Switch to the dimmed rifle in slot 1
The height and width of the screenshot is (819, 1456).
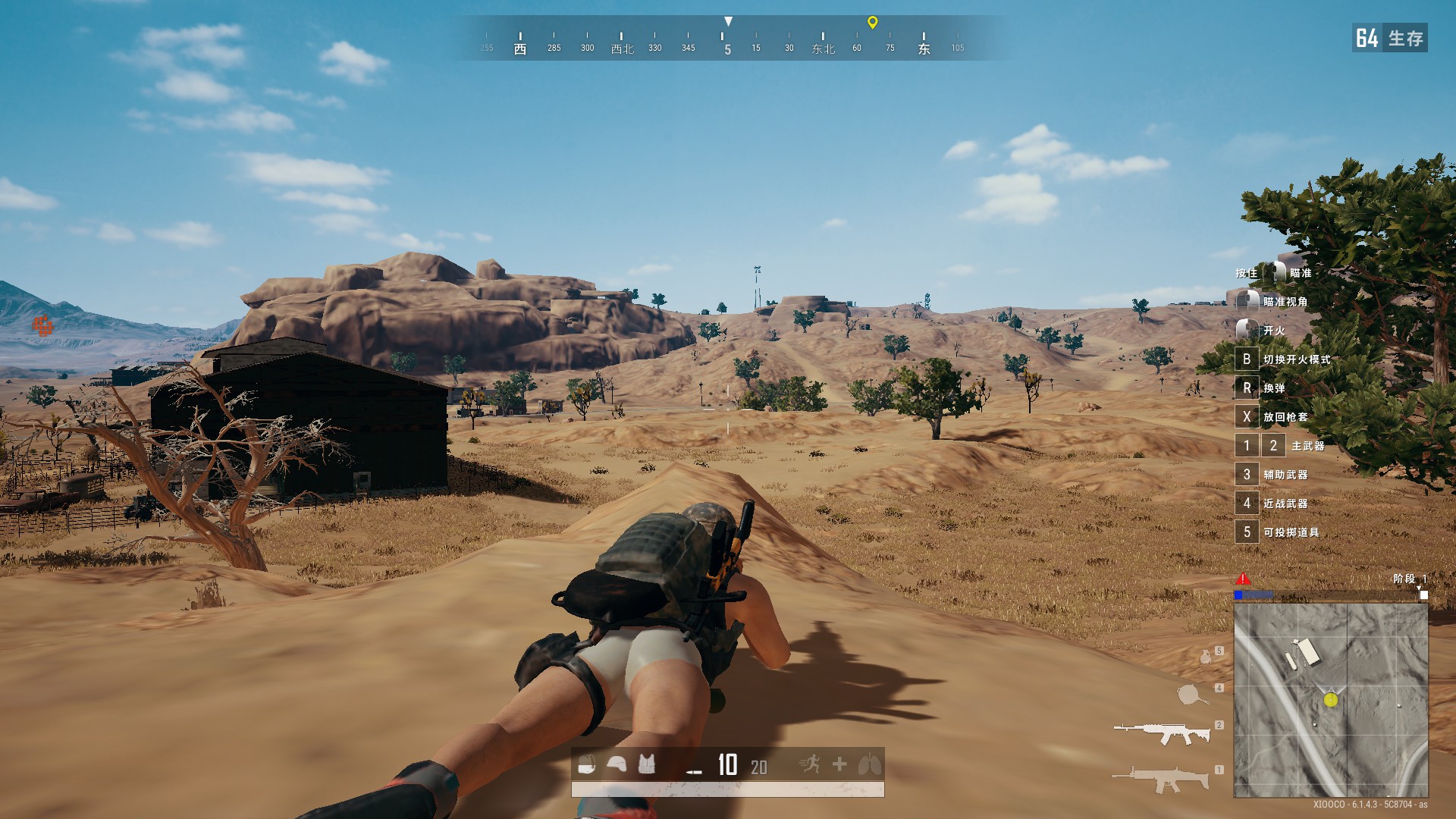tap(1160, 778)
